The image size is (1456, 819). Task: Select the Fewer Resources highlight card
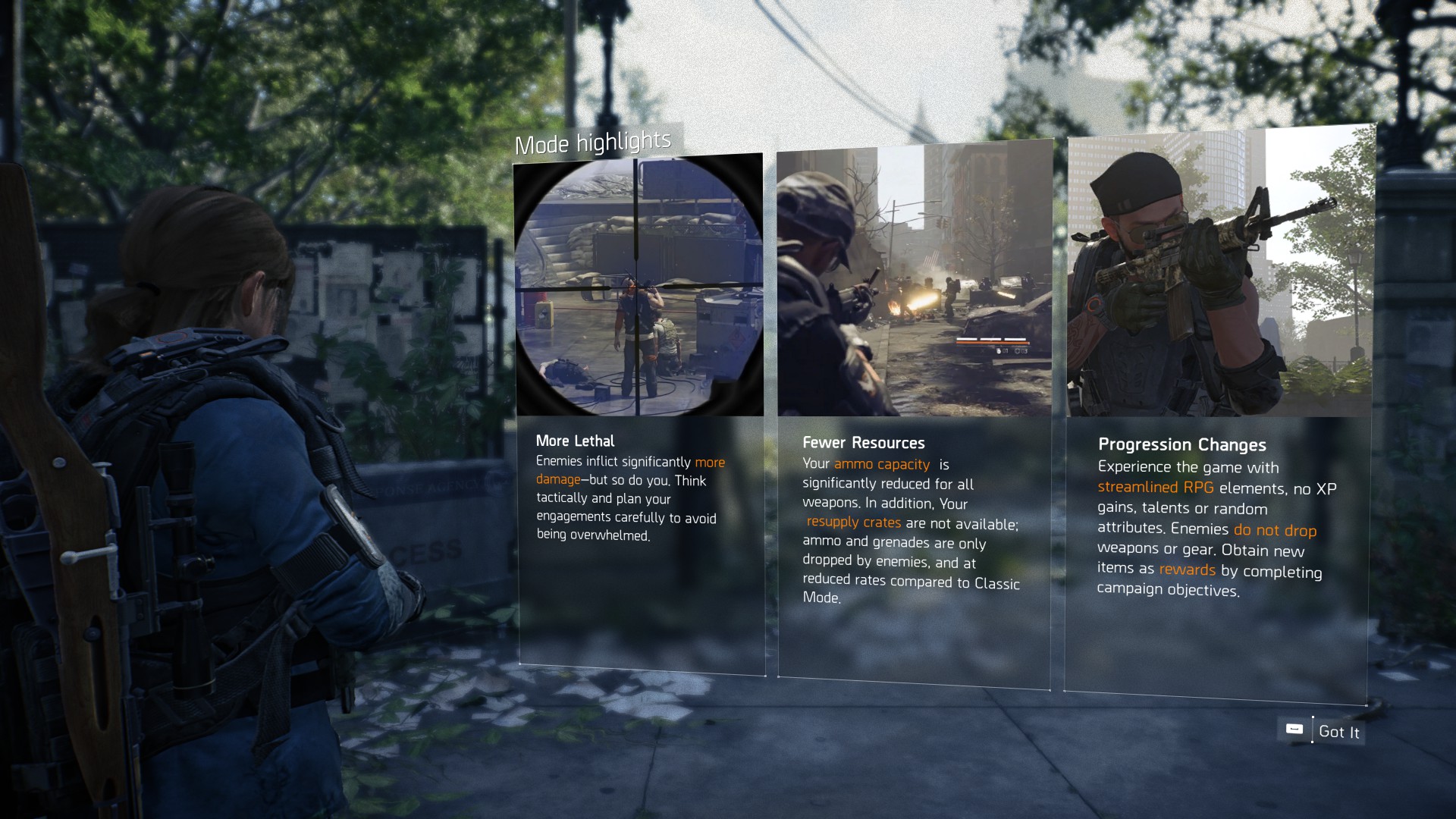(914, 413)
